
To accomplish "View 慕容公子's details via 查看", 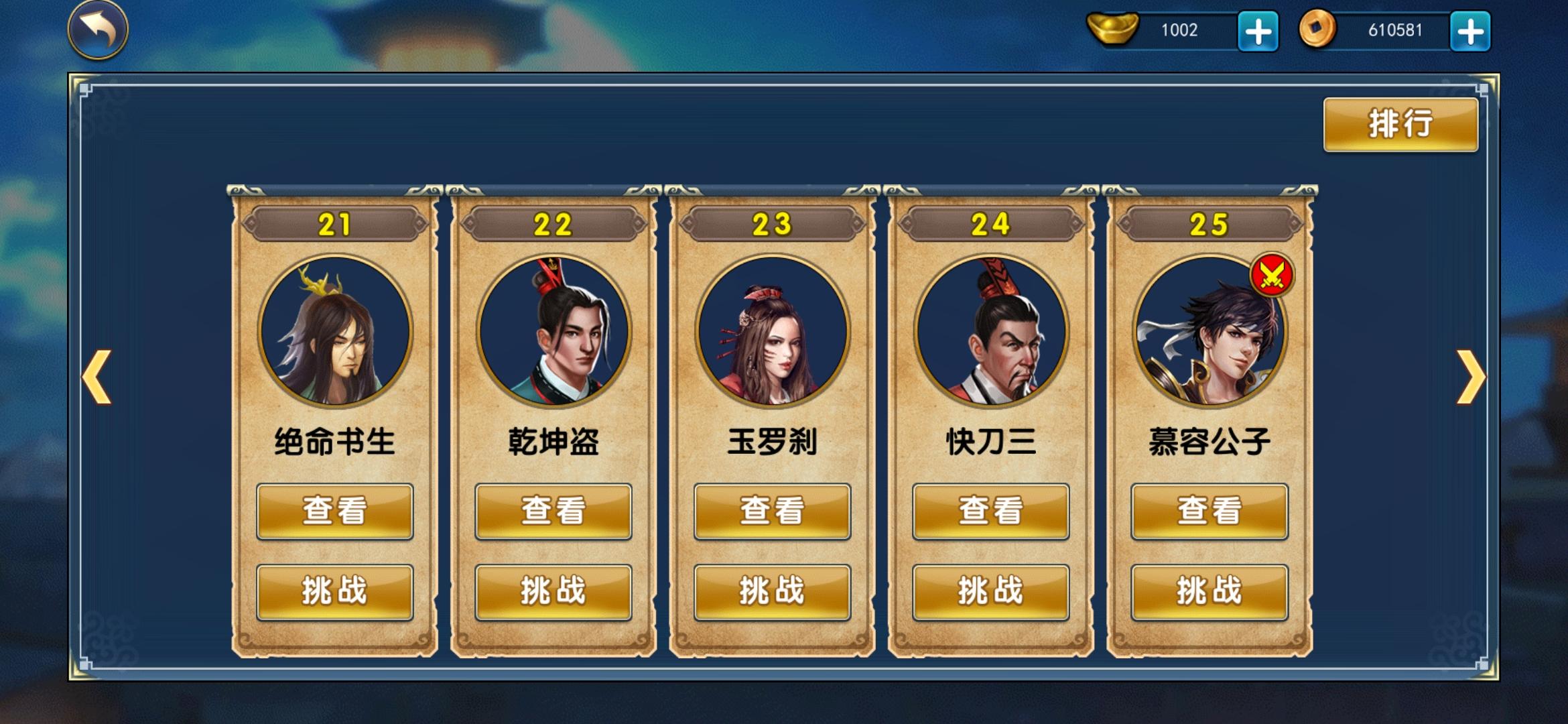I will [x=1208, y=511].
